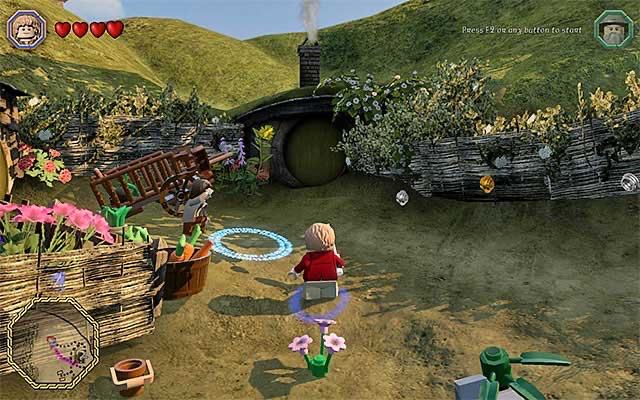Open the octagonal minimap

tap(54, 341)
